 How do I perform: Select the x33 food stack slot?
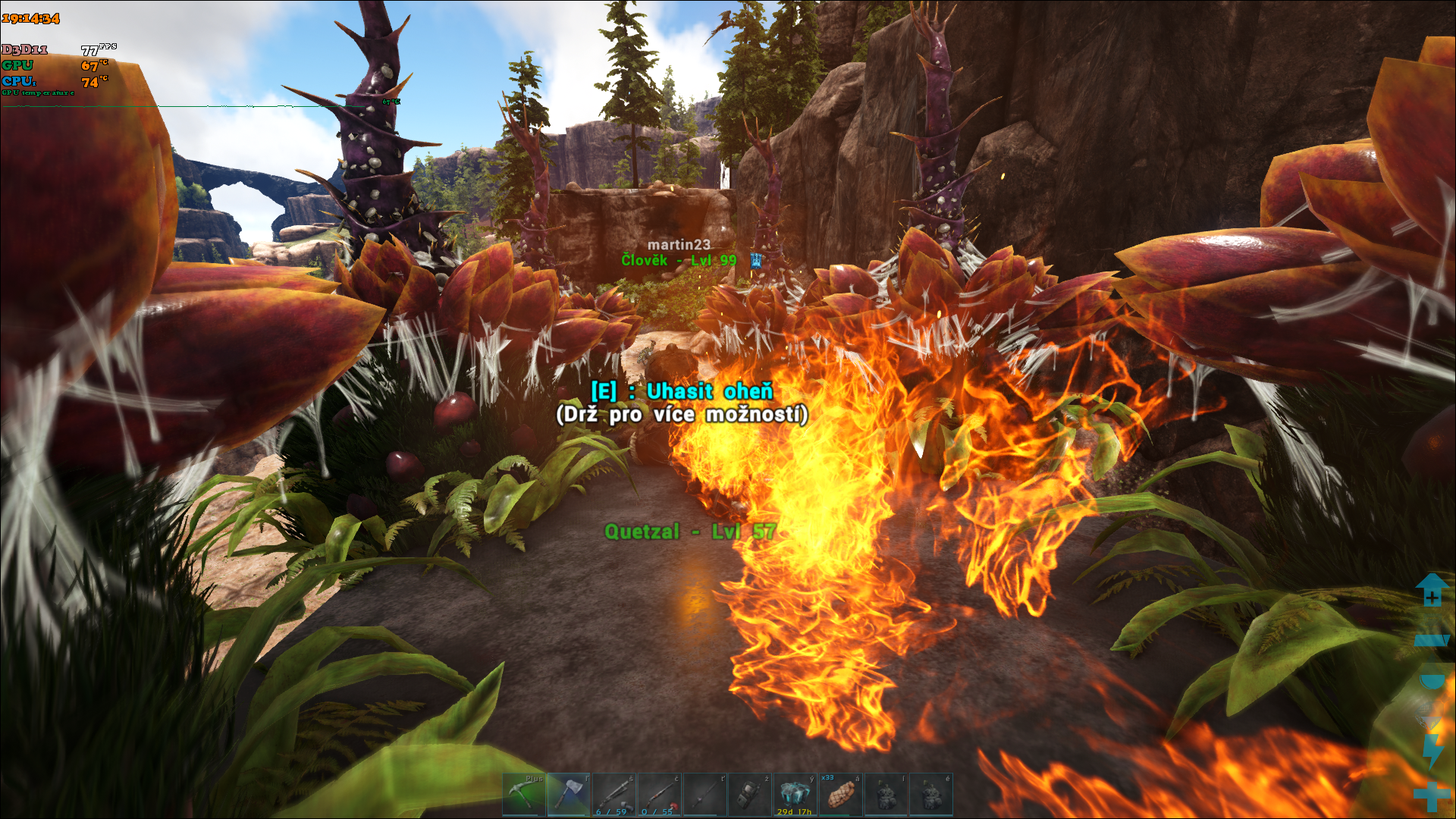[x=840, y=795]
